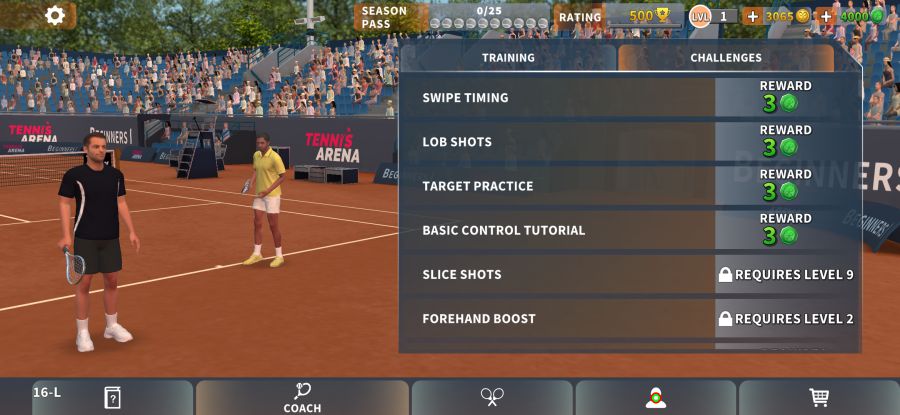This screenshot has height=415, width=900.
Task: Open the settings gear menu
Action: point(55,15)
